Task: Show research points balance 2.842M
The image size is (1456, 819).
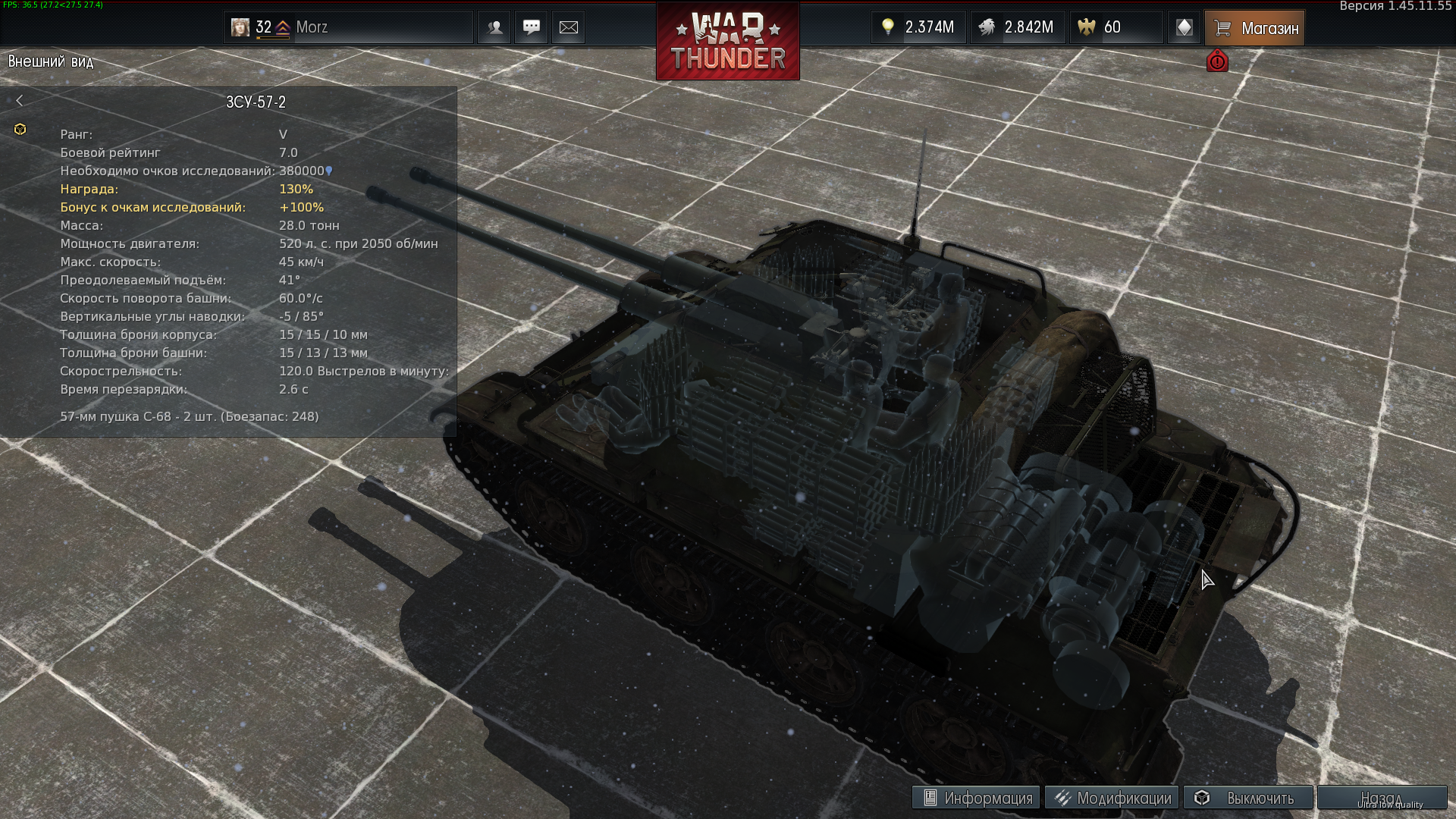Action: click(x=1018, y=27)
